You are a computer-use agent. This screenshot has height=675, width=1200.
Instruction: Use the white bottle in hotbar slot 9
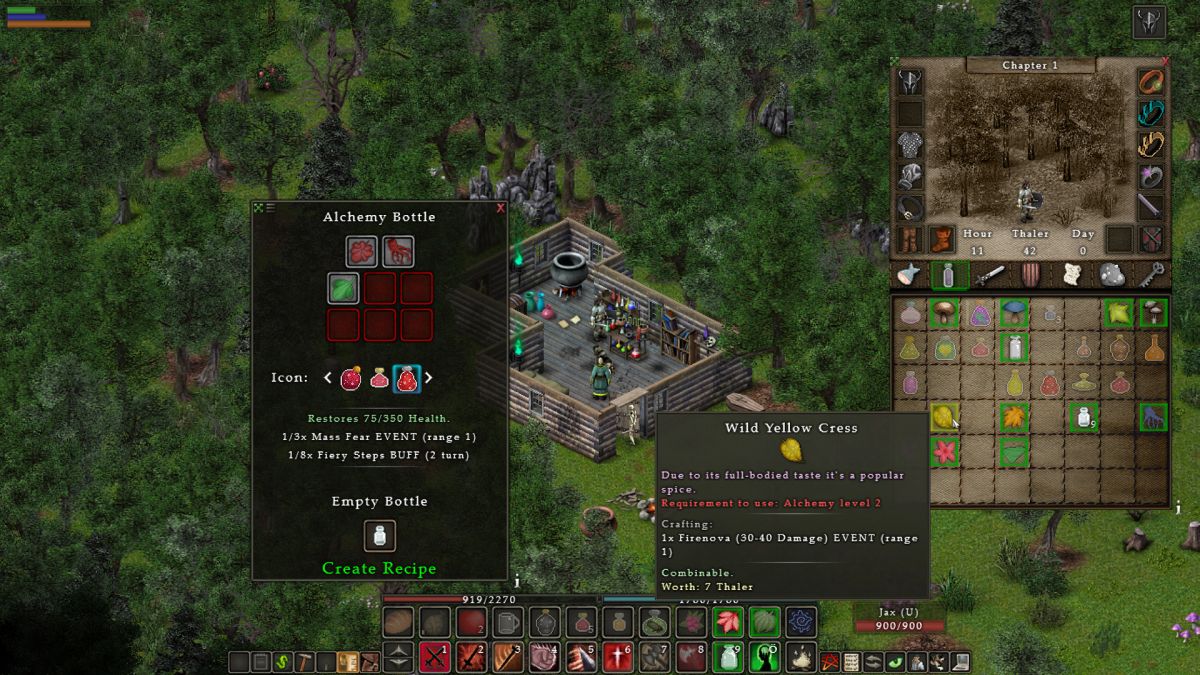pos(728,657)
